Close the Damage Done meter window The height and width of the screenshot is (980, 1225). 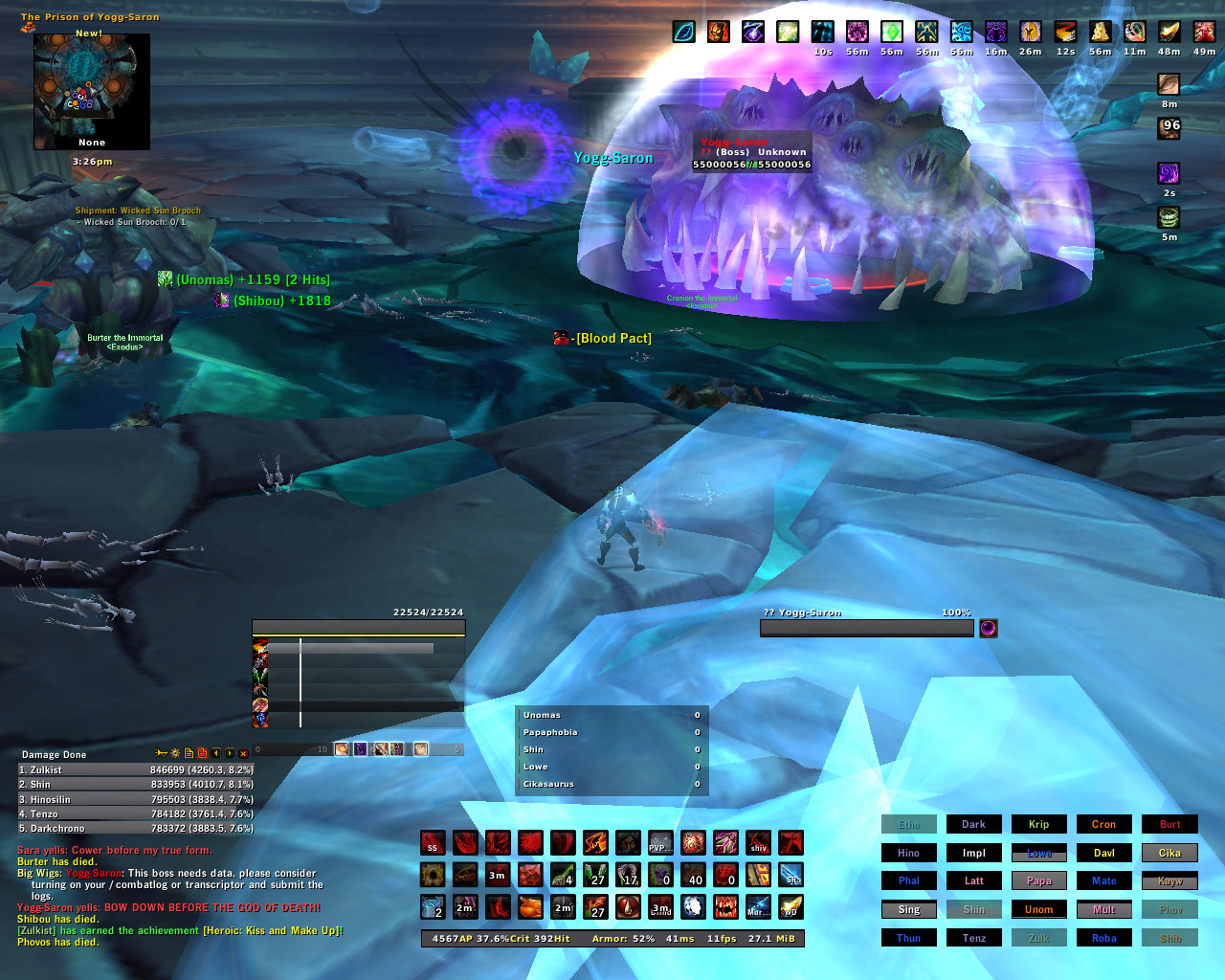(x=243, y=754)
